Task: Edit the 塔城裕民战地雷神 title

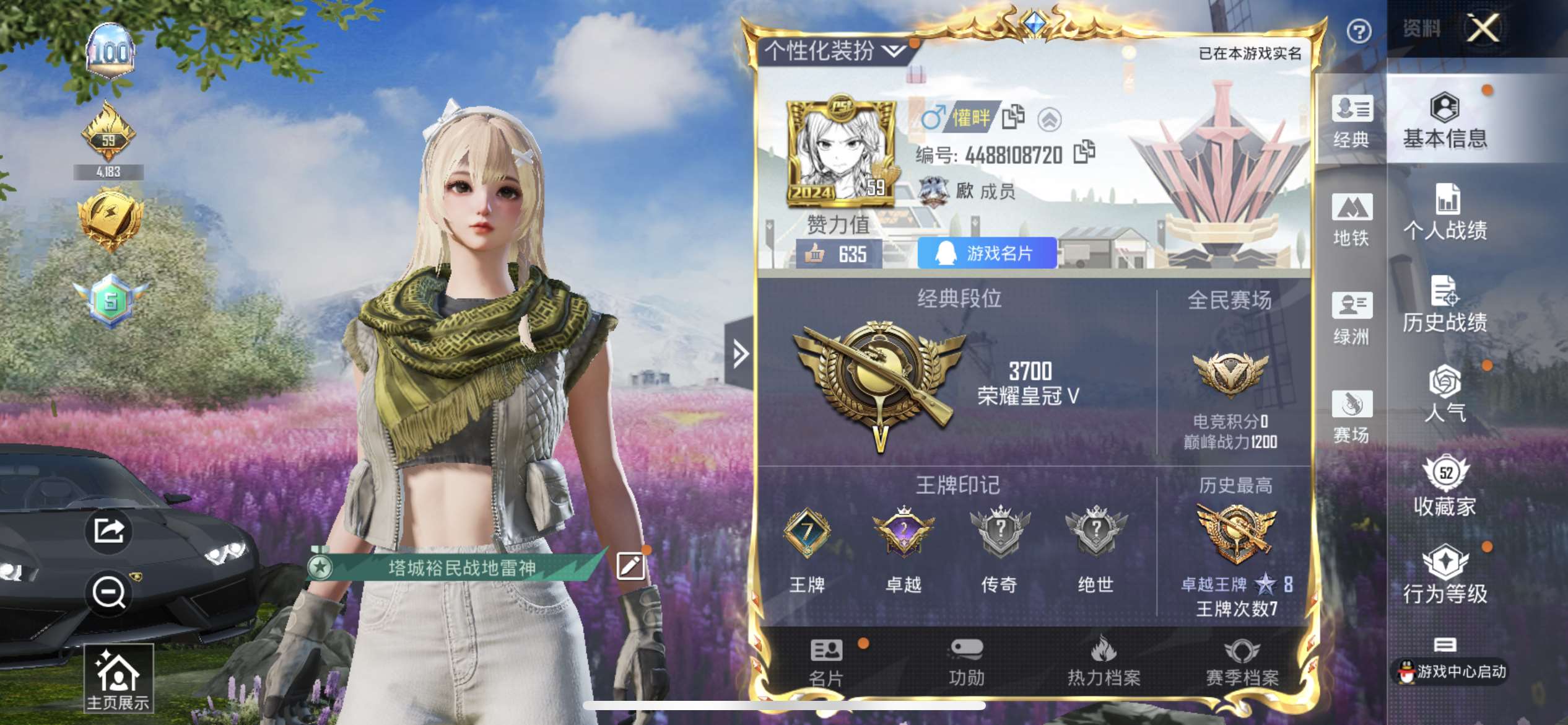Action: (630, 566)
